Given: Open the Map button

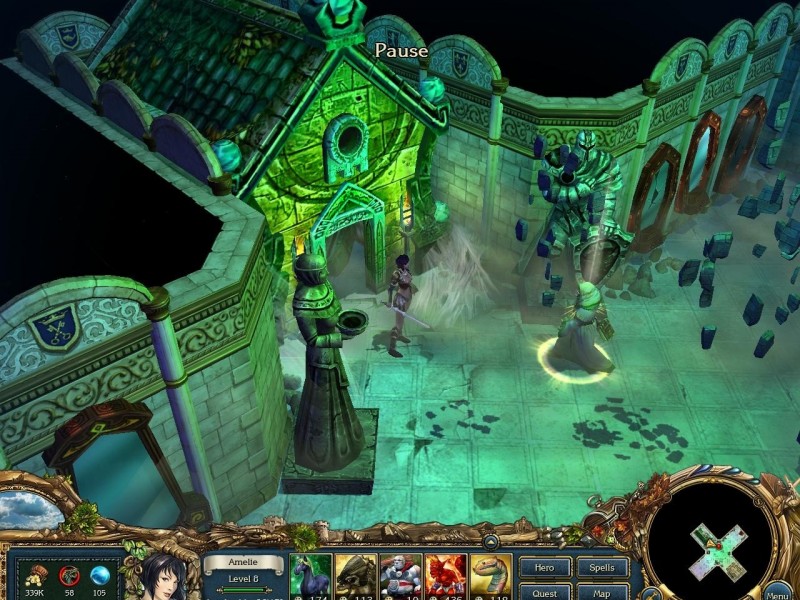Looking at the screenshot, I should [603, 591].
